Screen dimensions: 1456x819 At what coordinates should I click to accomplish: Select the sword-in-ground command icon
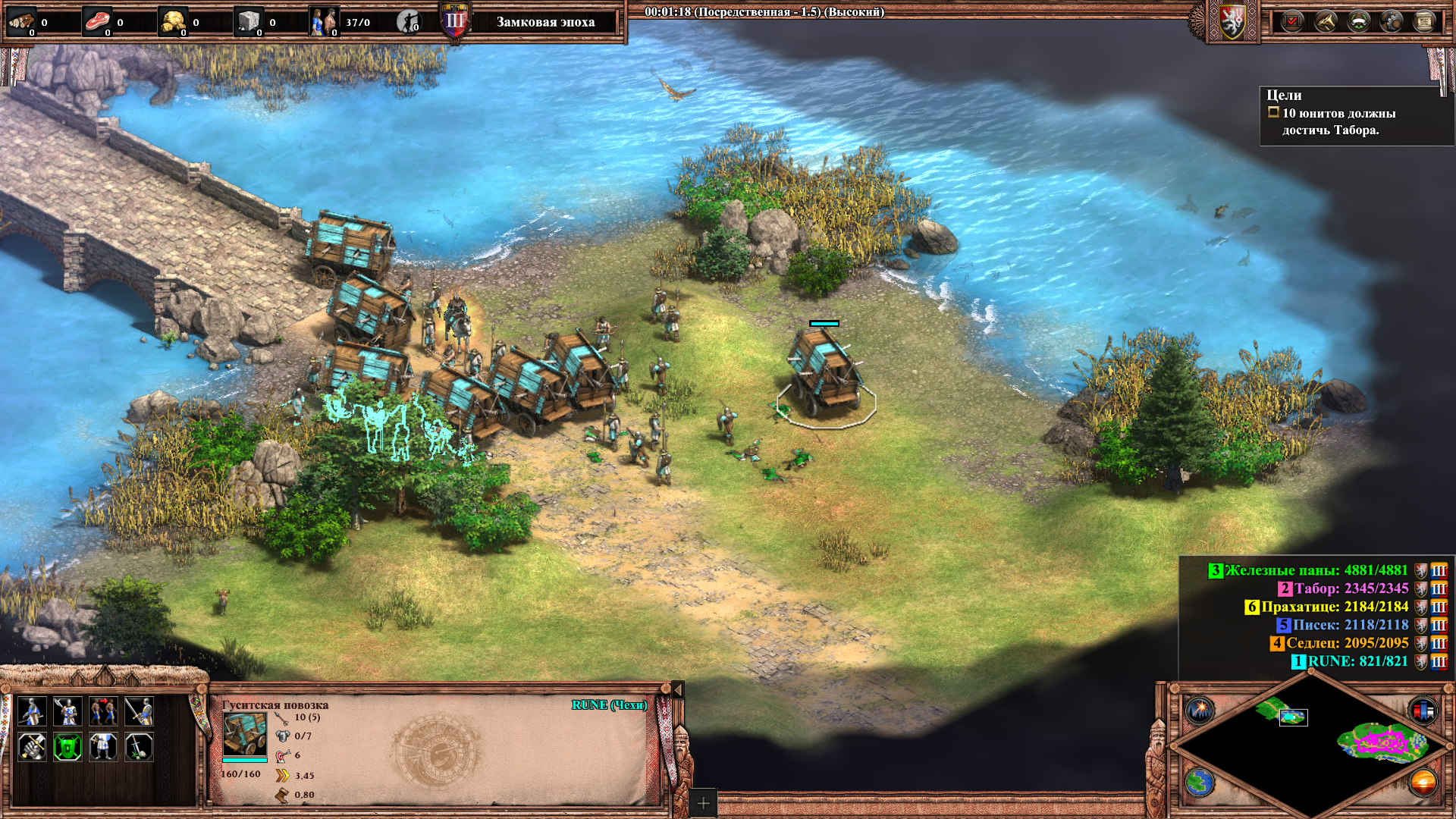point(139,747)
